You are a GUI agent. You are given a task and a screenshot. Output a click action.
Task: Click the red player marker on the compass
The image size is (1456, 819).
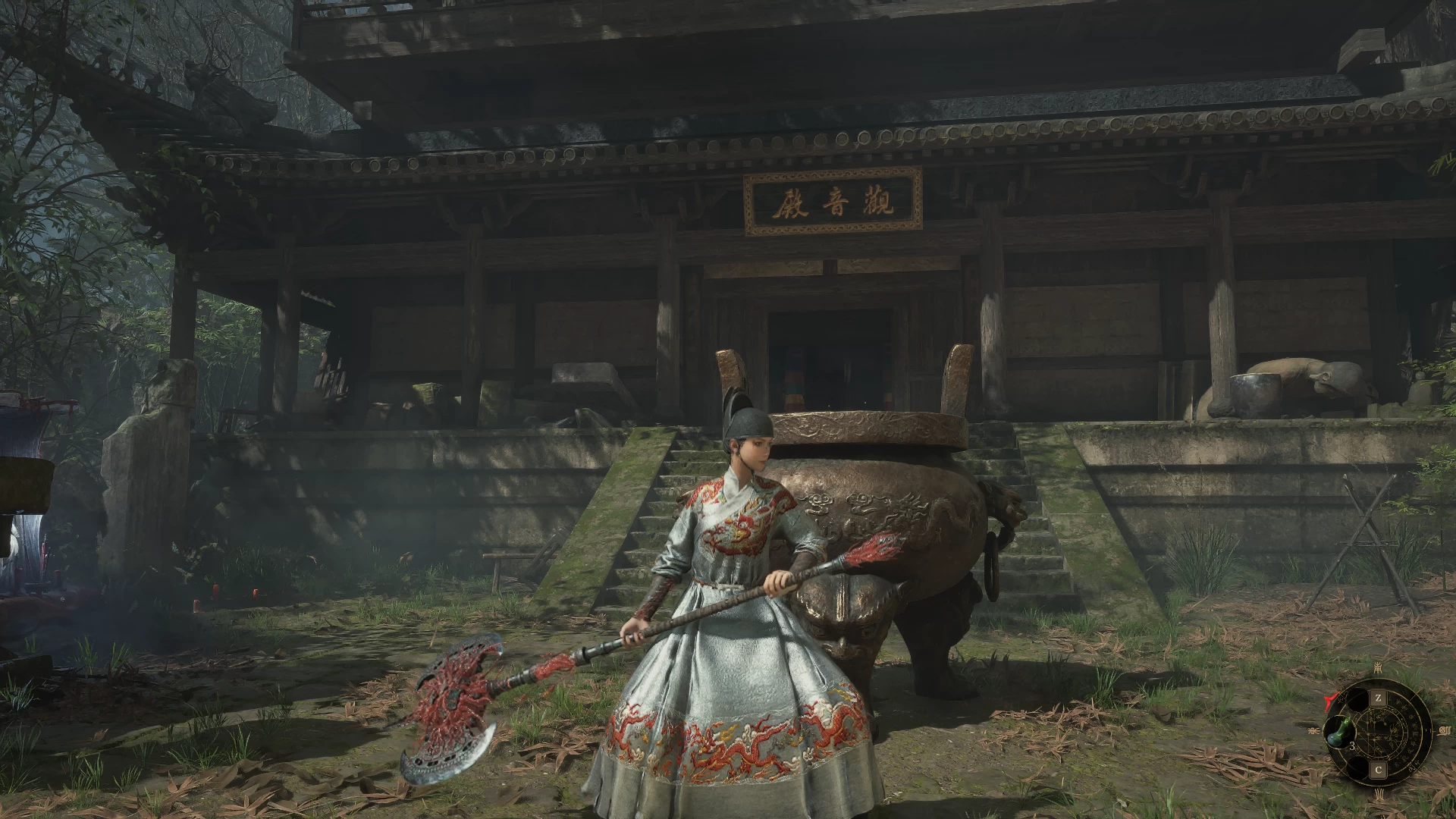pos(1331,699)
